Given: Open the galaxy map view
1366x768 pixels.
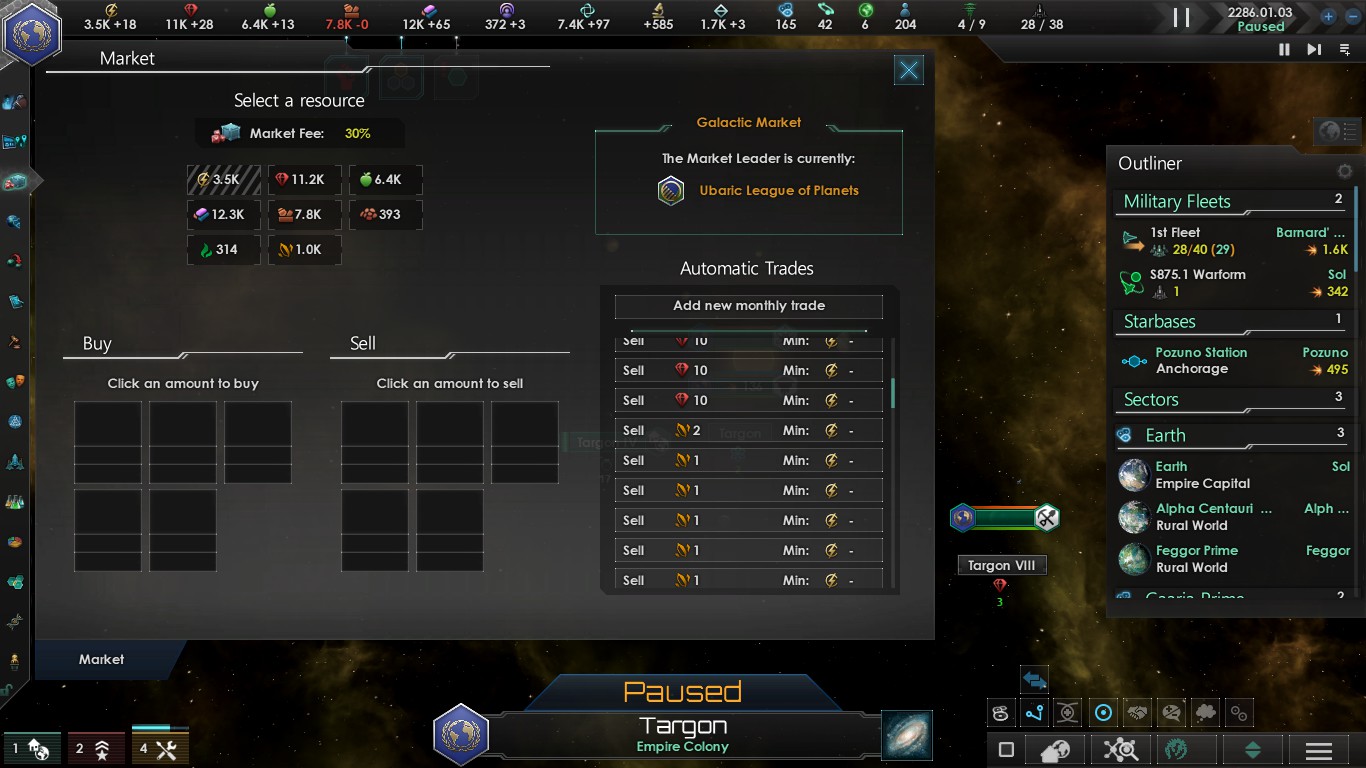Looking at the screenshot, I should point(907,735).
